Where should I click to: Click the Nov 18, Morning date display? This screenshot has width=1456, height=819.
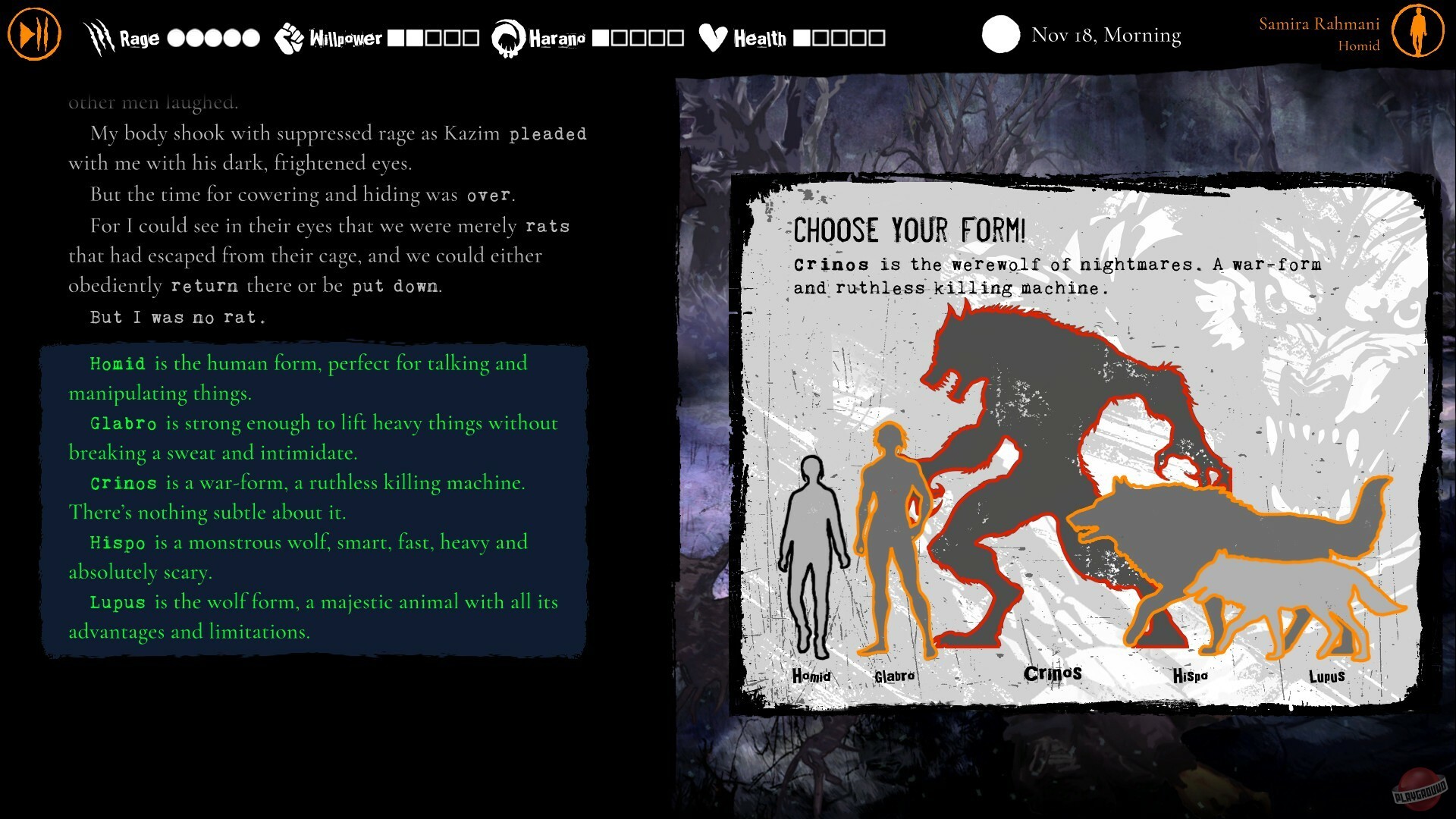(1105, 35)
